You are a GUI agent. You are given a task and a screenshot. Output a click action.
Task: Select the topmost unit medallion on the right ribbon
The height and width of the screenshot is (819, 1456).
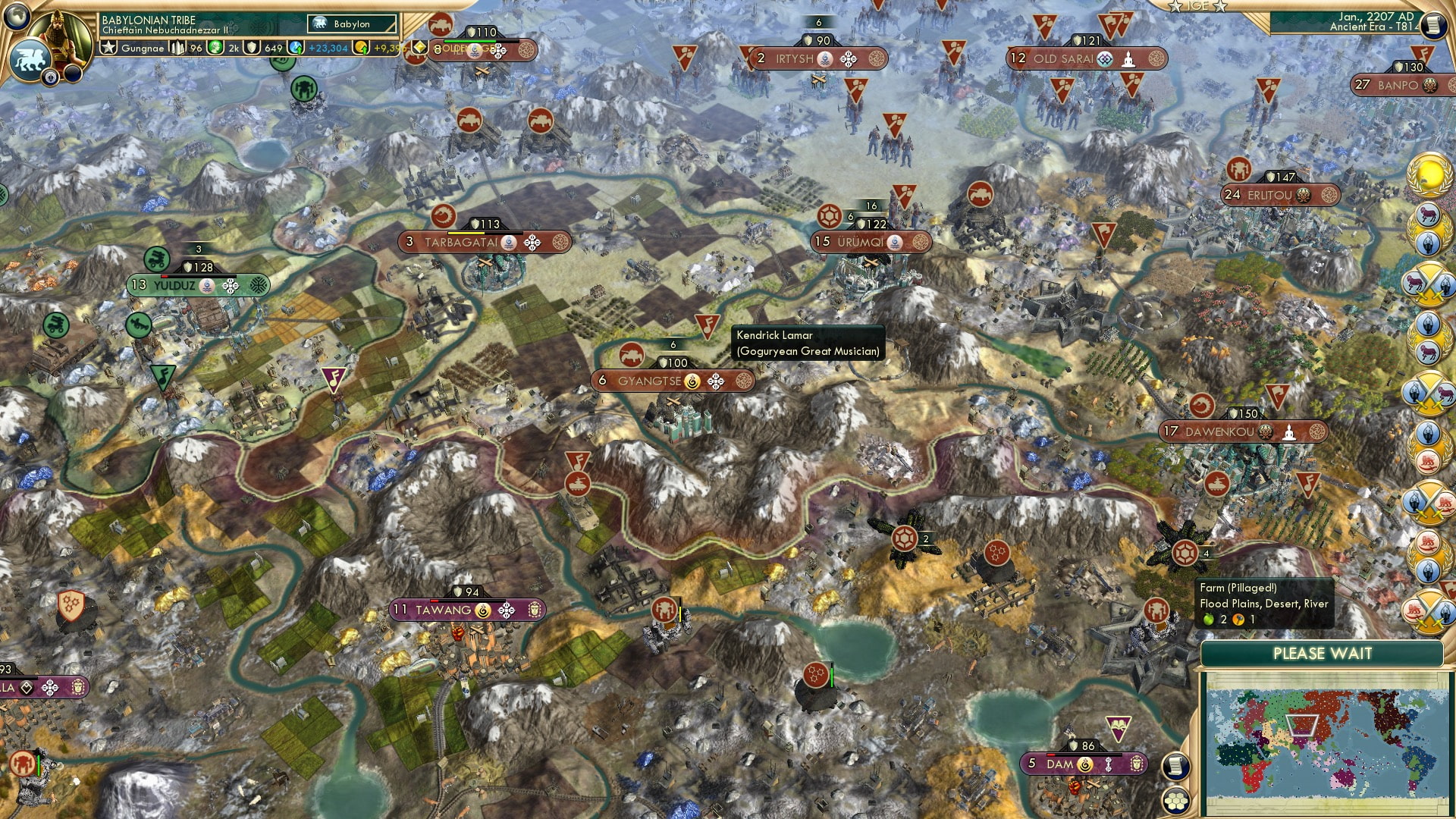pyautogui.click(x=1429, y=174)
